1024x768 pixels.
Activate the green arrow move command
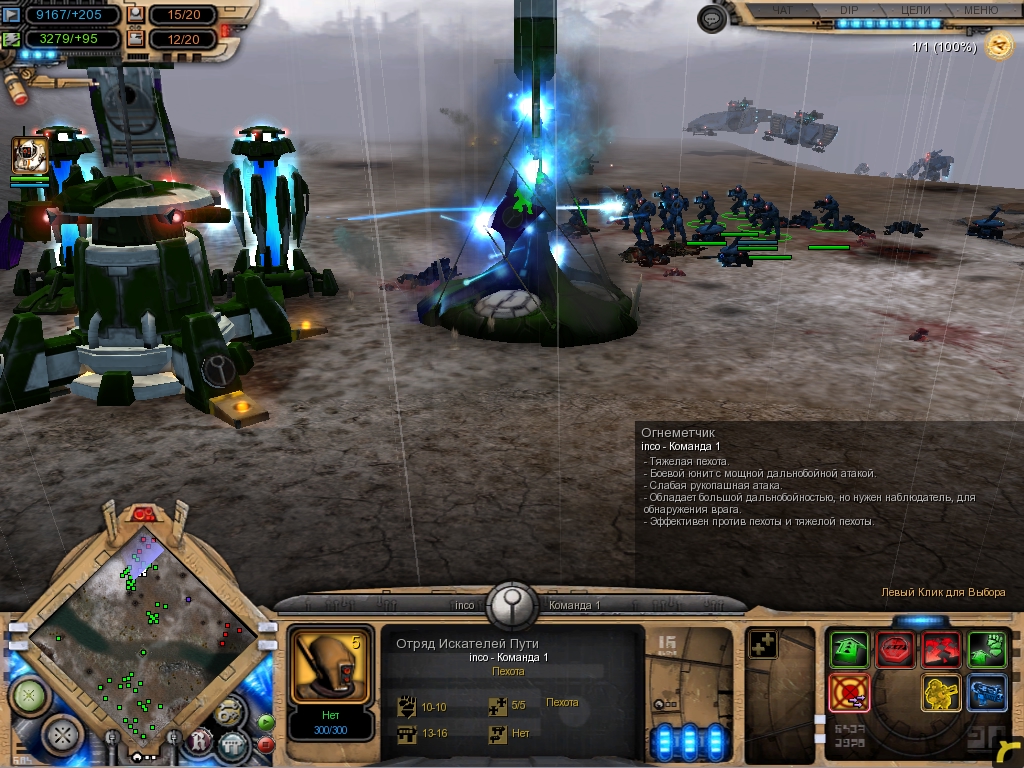(849, 650)
